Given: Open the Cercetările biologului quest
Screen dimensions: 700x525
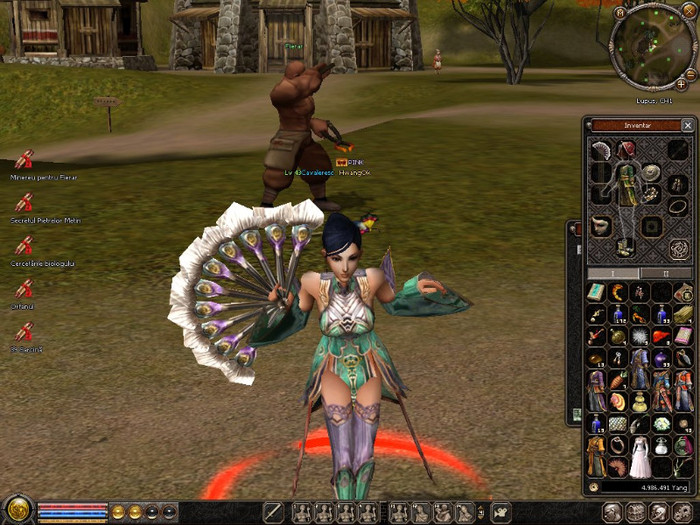Looking at the screenshot, I should click(23, 246).
